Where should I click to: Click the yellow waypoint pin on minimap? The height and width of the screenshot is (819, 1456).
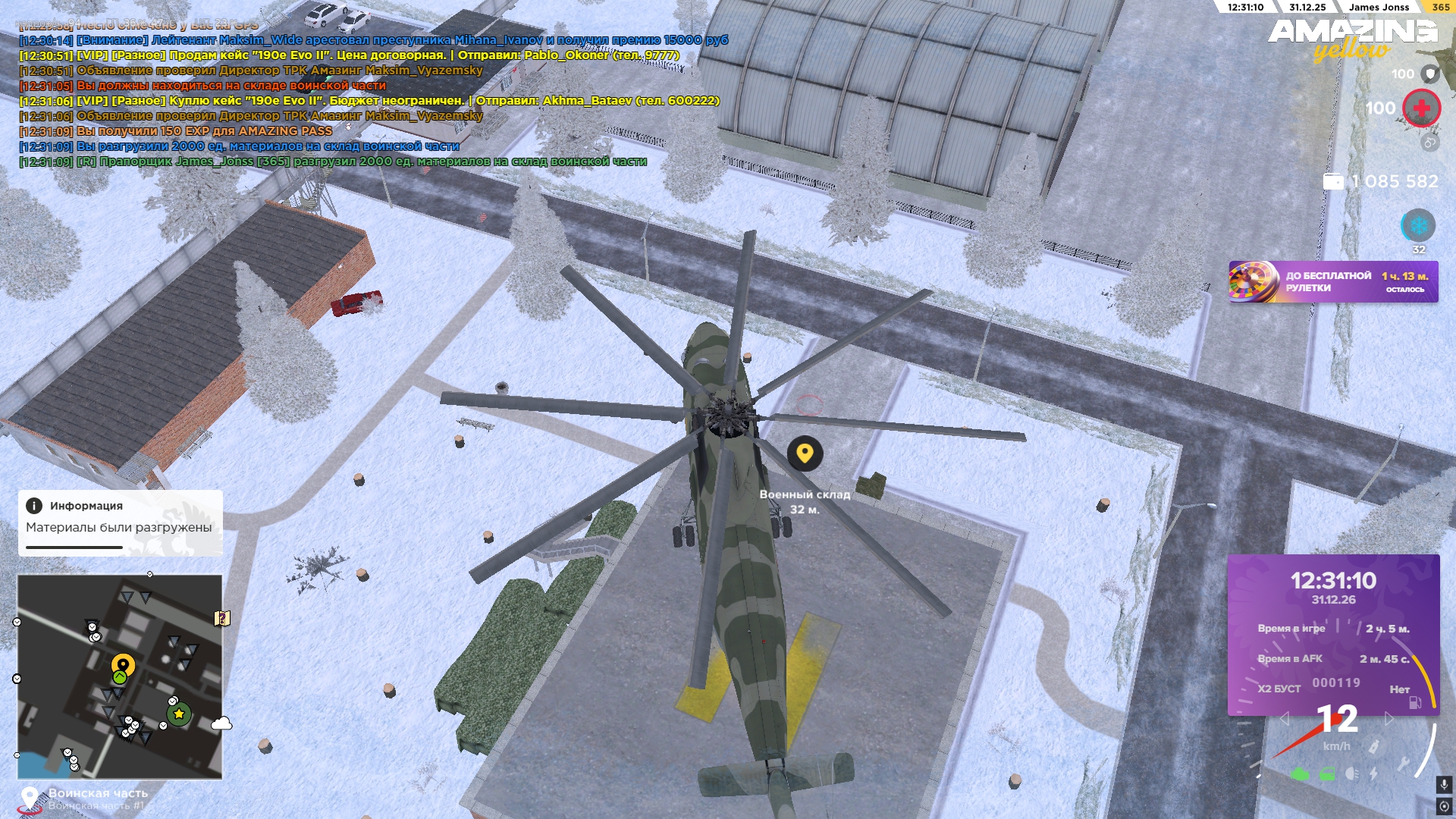point(123,665)
